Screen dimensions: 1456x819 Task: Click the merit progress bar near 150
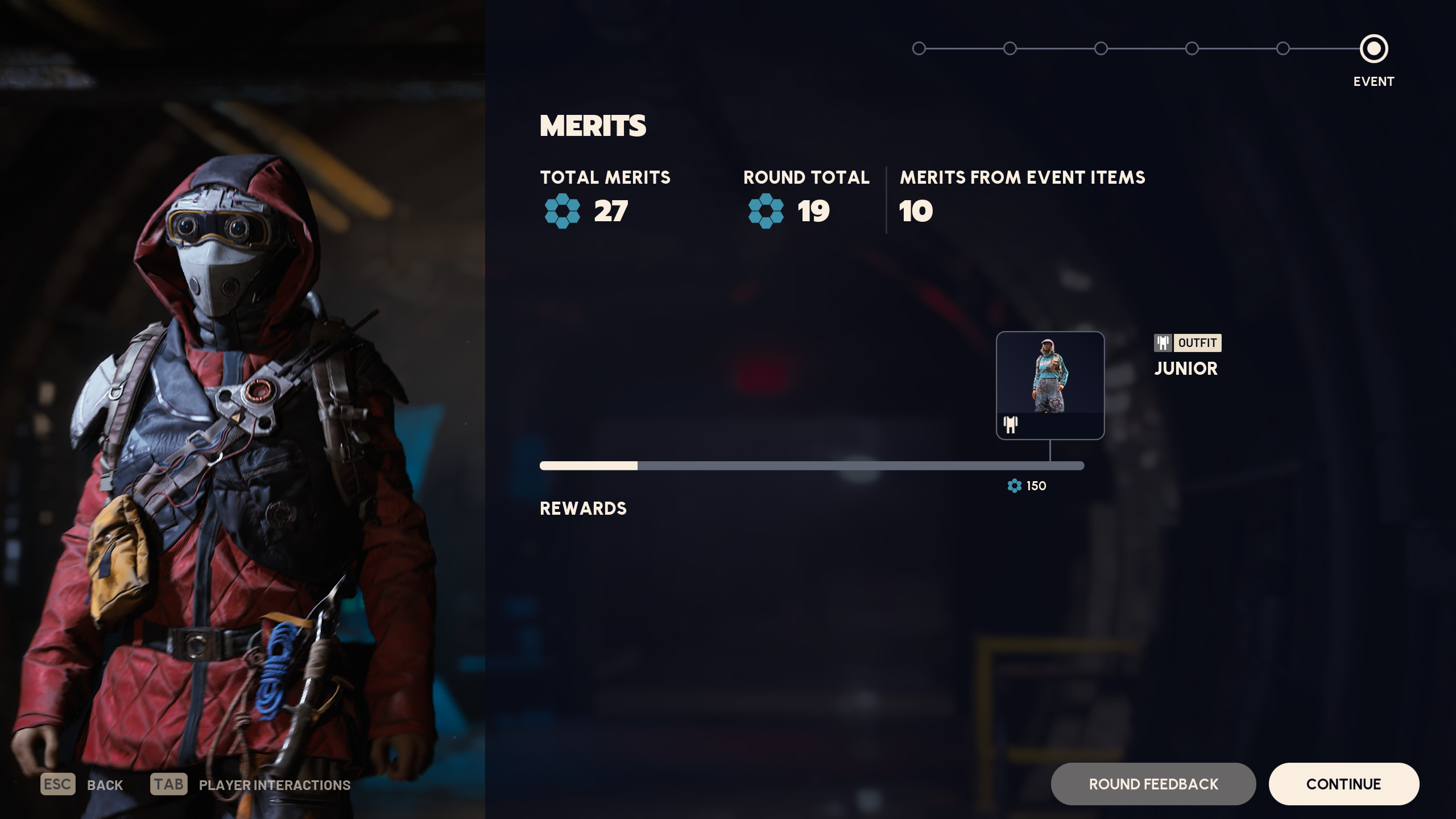tap(1049, 466)
